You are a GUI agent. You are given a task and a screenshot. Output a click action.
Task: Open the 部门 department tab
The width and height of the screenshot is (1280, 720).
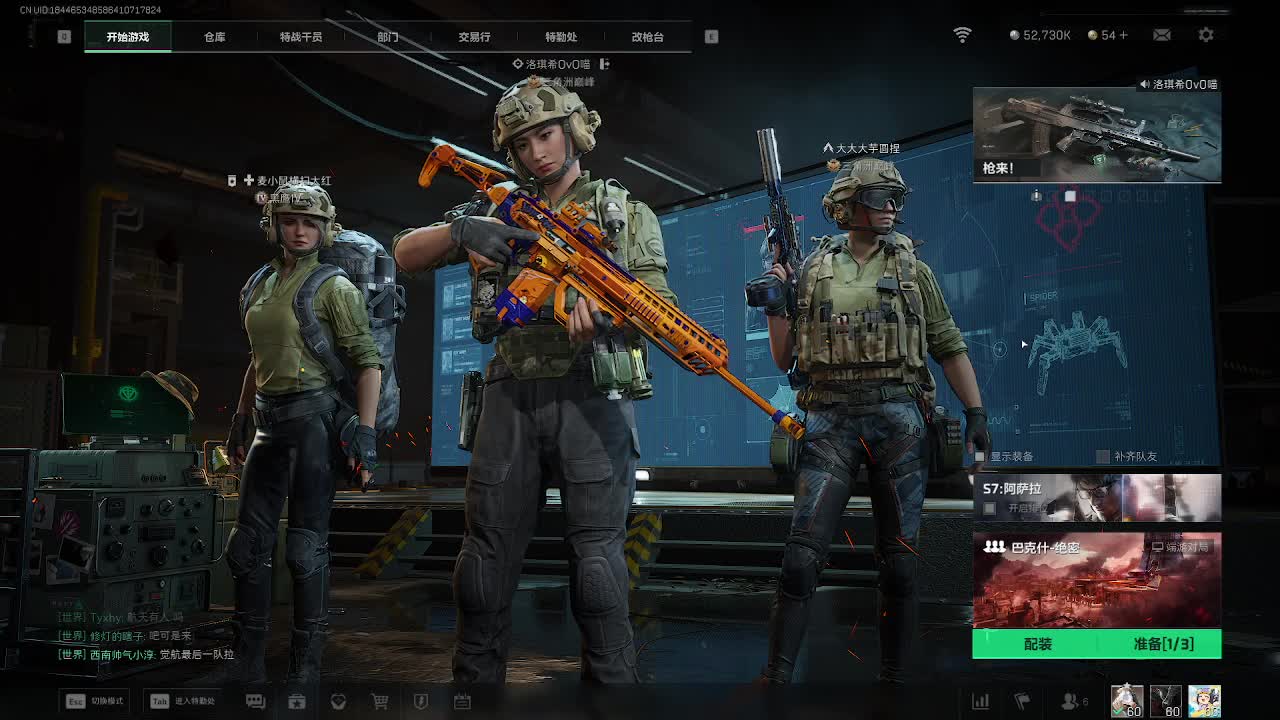click(x=388, y=37)
